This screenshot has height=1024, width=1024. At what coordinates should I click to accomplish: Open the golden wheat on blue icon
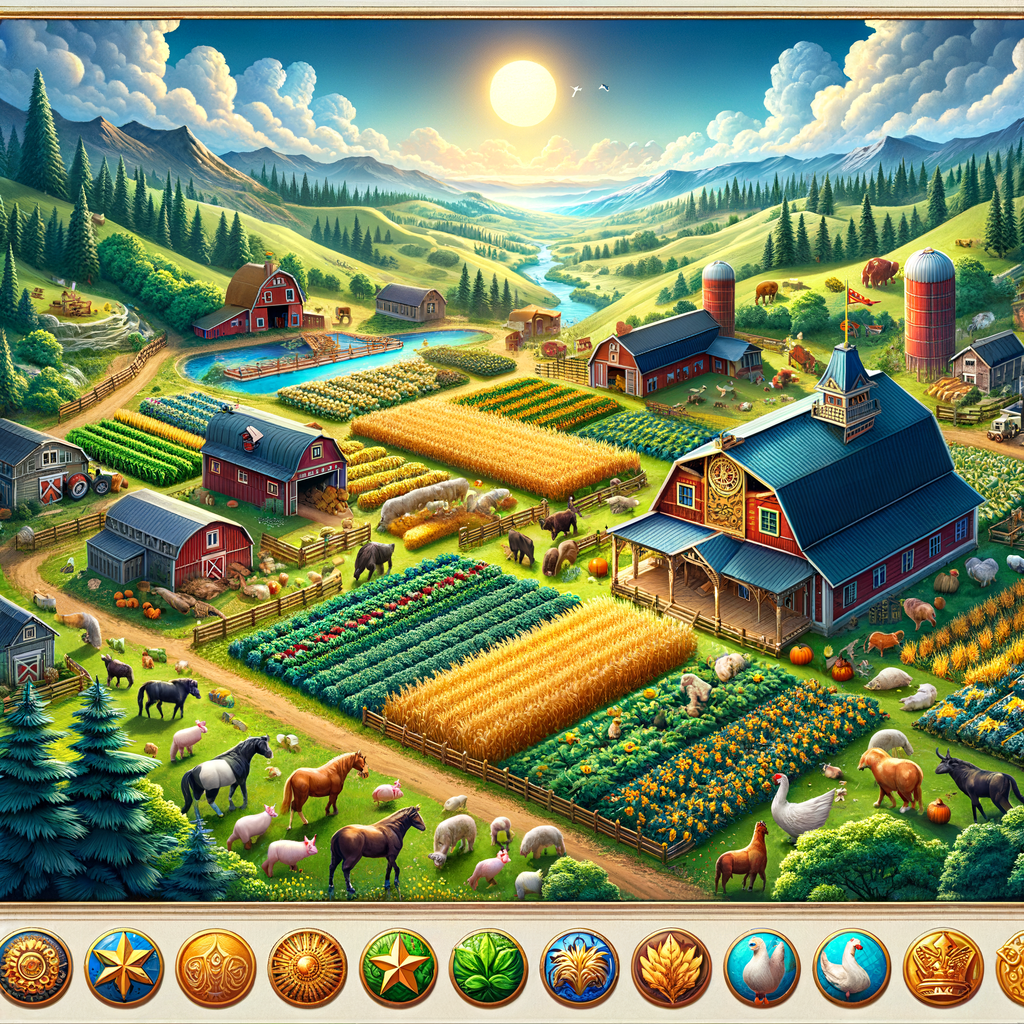(579, 967)
